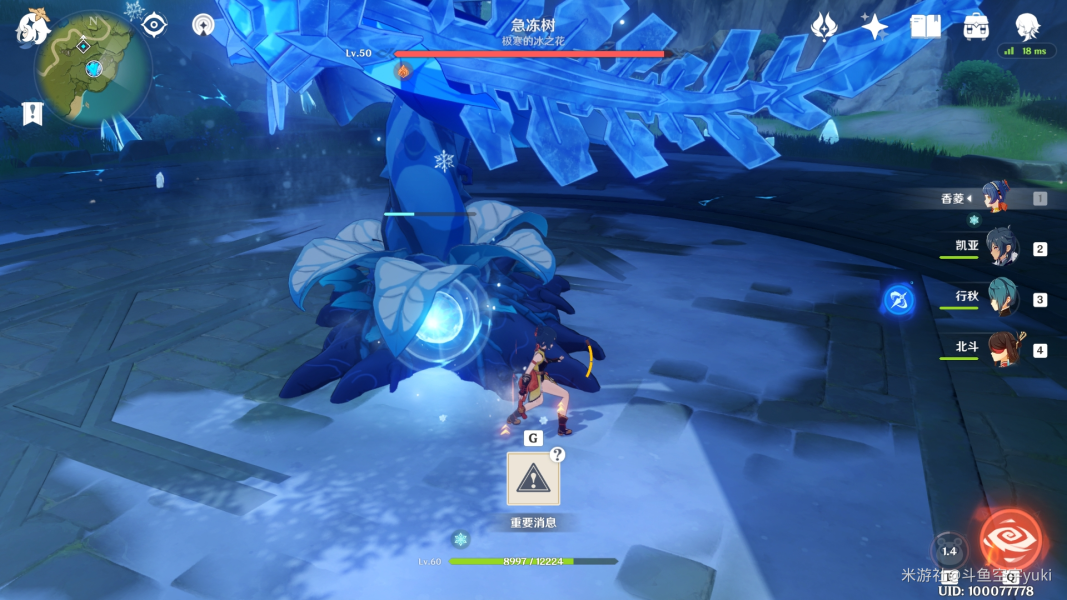Switch to party member 北斗
Viewport: 1067px width, 600px height.
1001,349
